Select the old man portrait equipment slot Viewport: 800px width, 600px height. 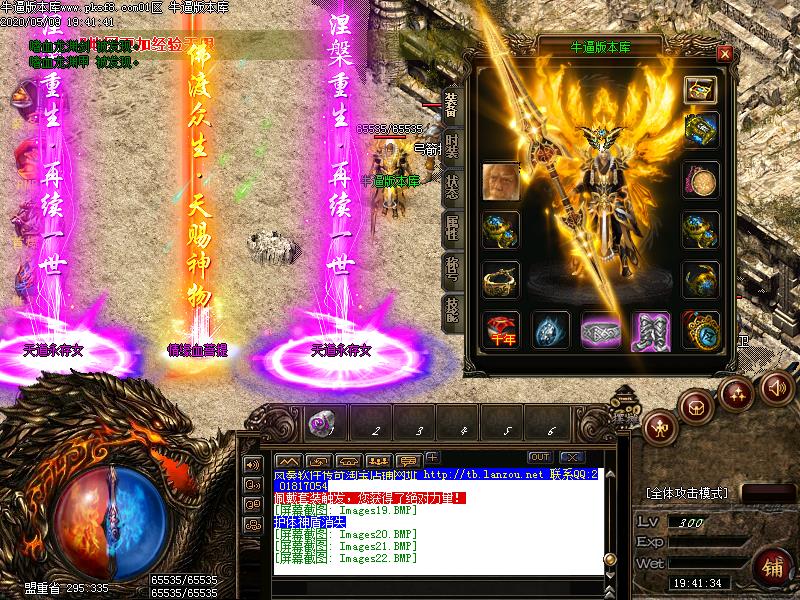[x=500, y=181]
